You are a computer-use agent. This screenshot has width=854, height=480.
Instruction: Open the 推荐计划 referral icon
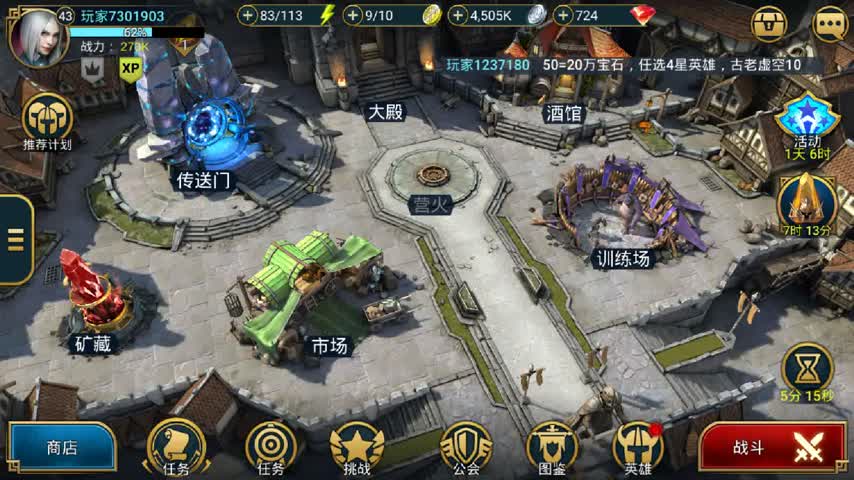(47, 120)
